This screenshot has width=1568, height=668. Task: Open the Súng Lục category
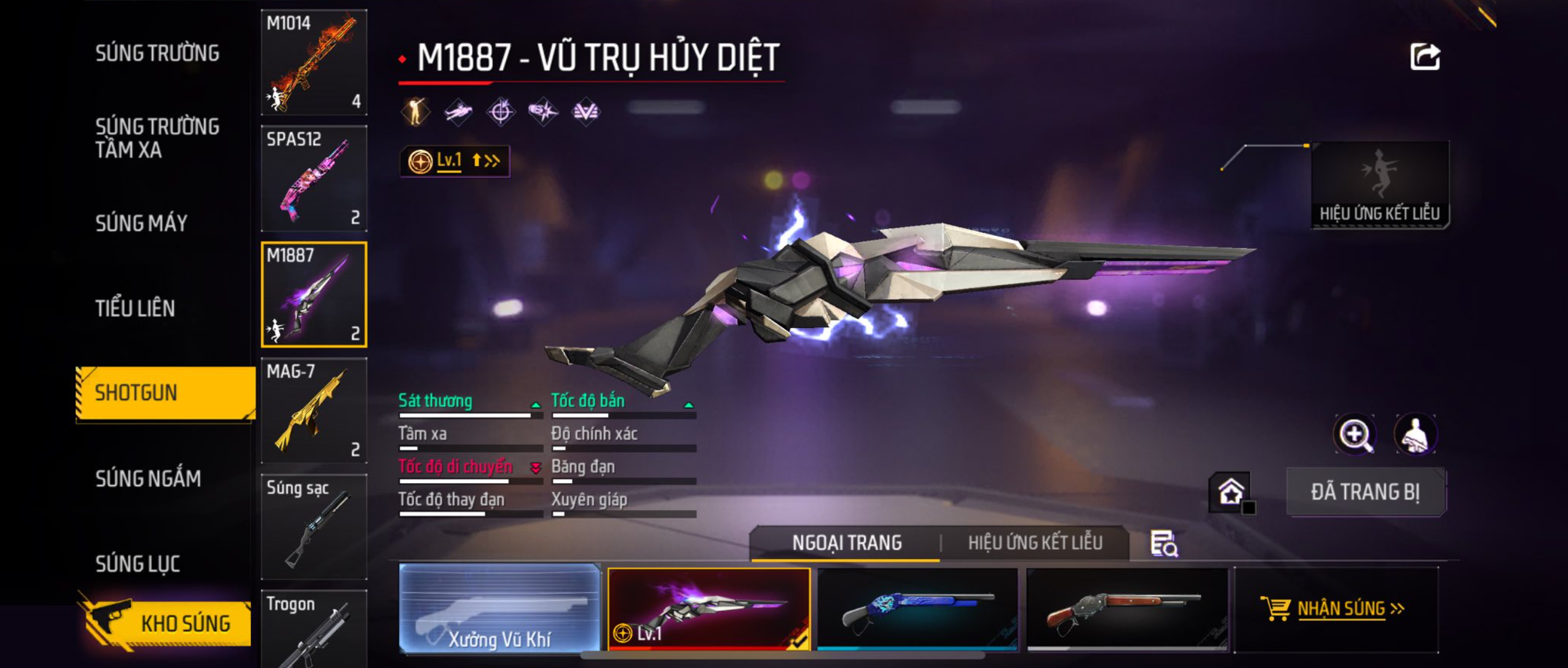point(138,564)
